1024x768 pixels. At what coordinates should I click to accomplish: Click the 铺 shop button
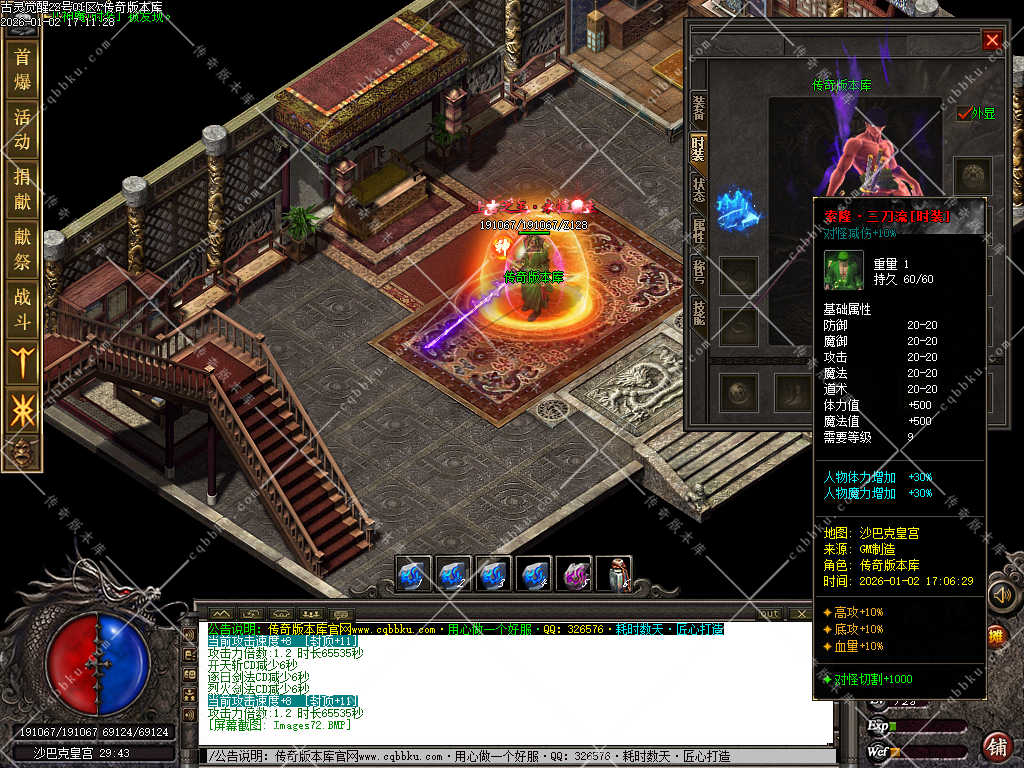click(997, 746)
